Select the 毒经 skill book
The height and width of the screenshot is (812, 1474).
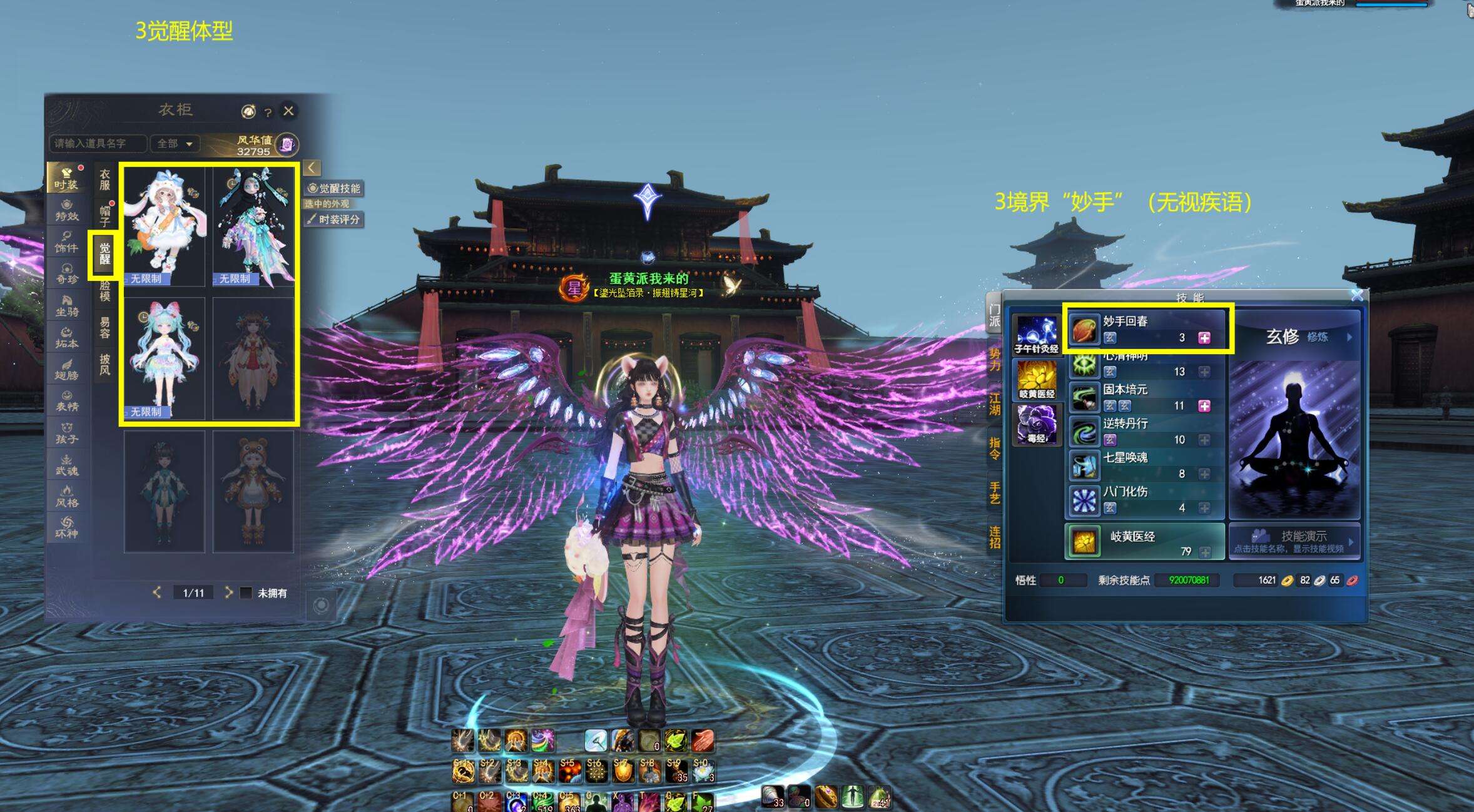click(x=1036, y=424)
